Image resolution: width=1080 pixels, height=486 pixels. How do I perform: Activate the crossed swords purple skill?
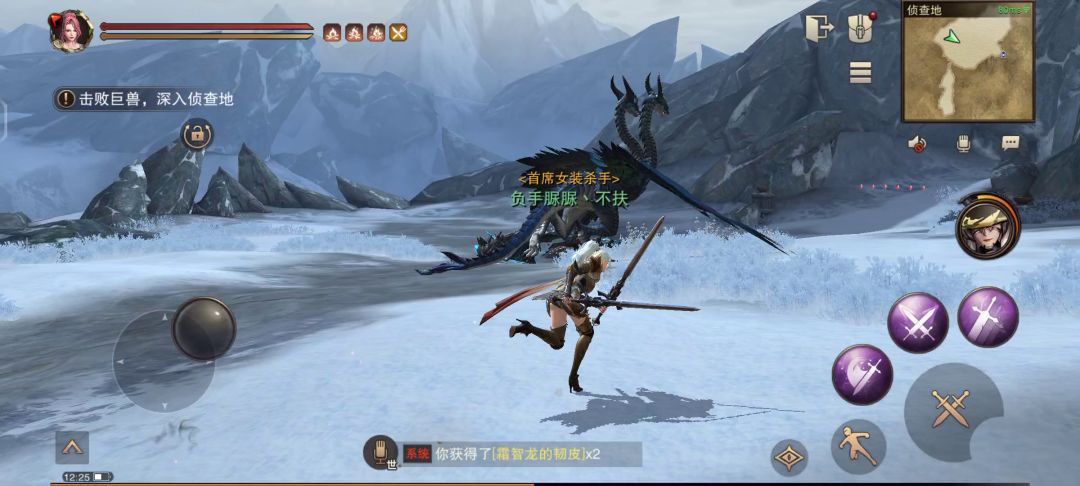(918, 322)
